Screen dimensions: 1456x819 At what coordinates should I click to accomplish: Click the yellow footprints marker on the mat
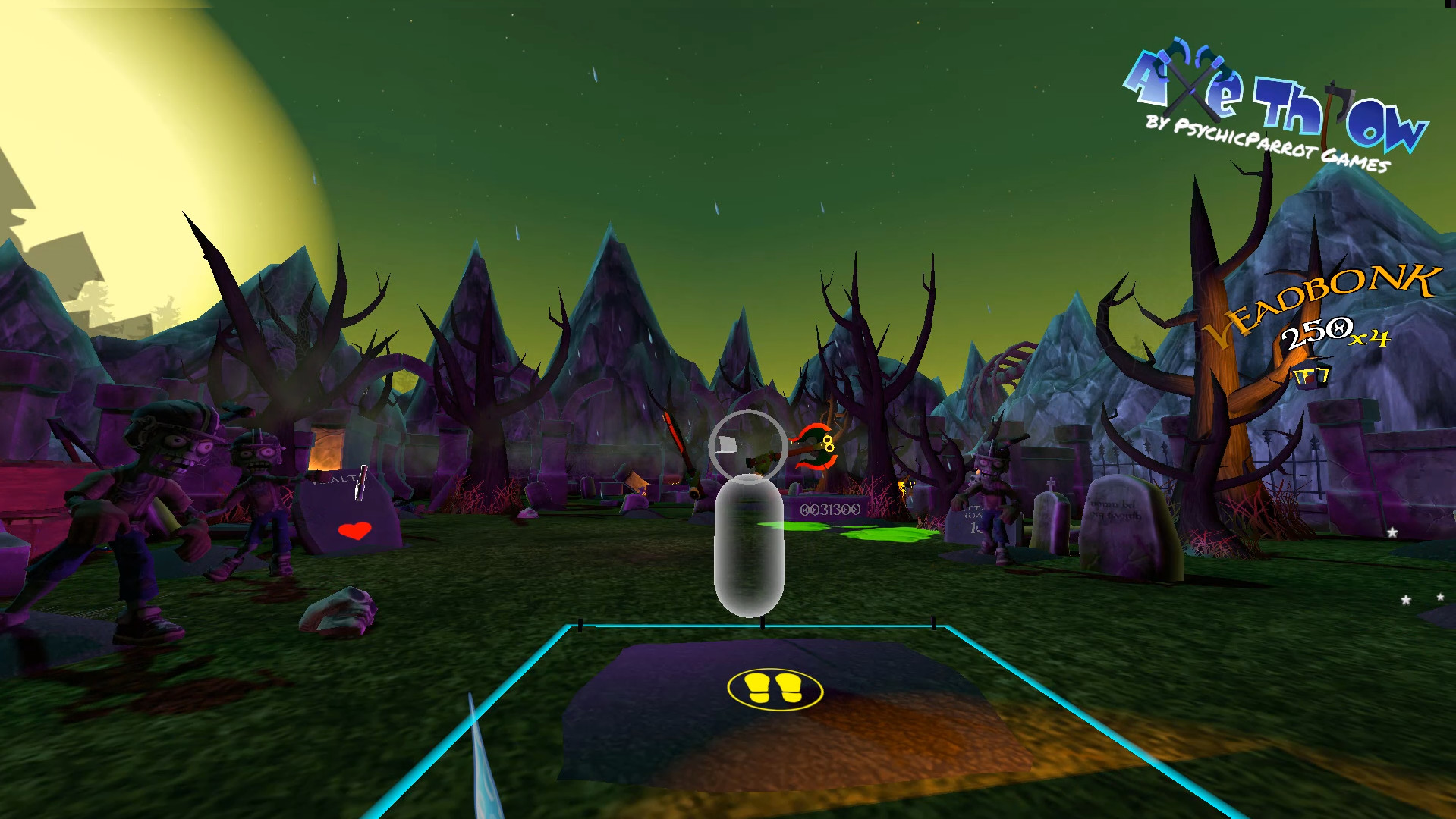[774, 689]
